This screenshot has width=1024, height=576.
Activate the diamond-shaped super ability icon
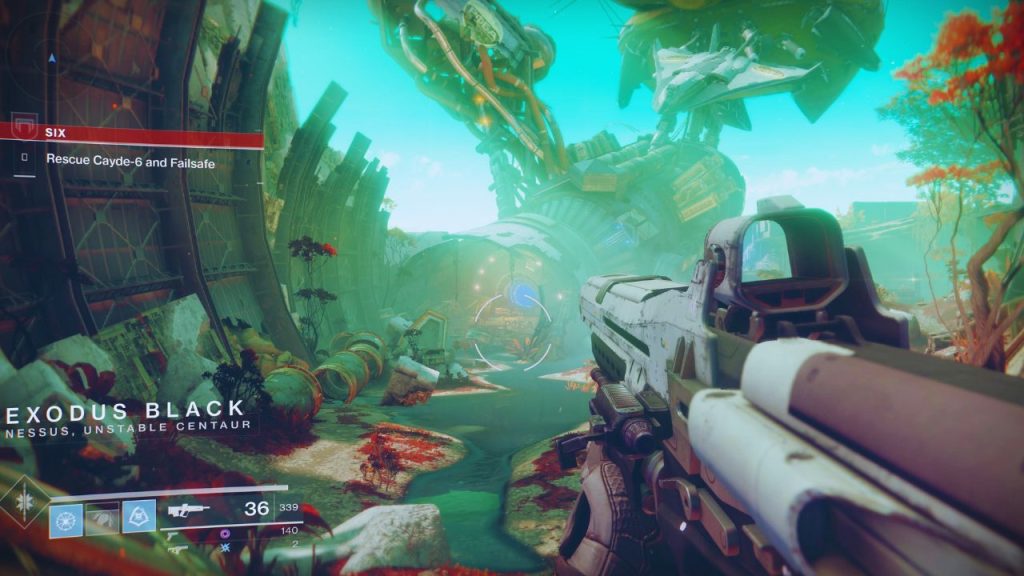click(x=21, y=504)
